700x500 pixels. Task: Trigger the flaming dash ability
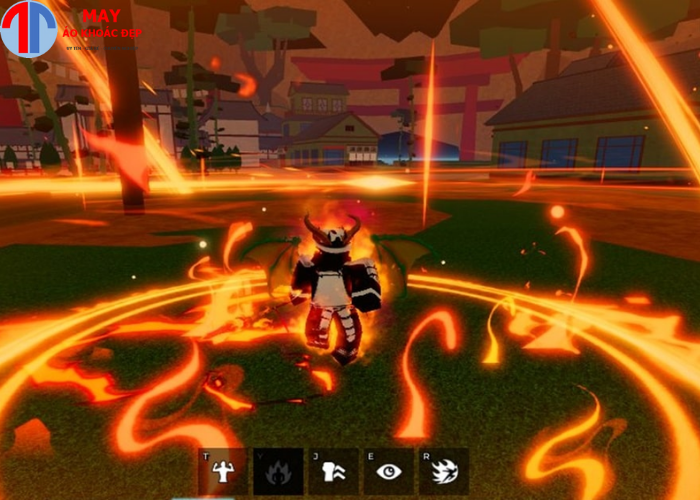(443, 471)
